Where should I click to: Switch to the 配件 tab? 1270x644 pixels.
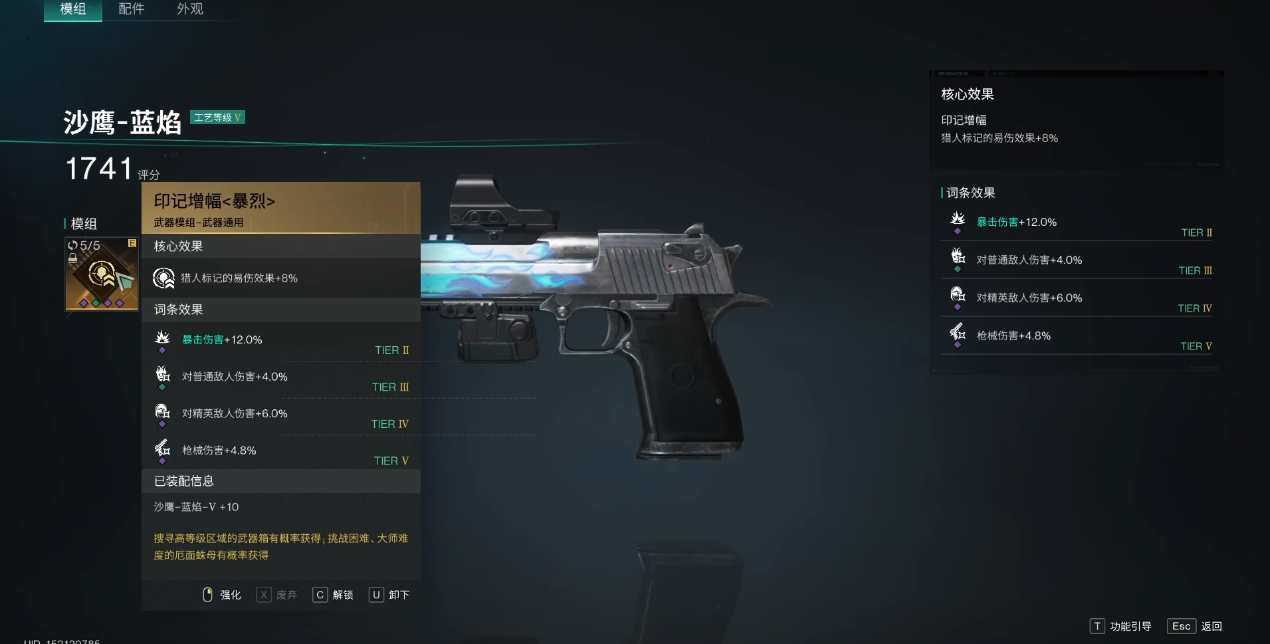point(131,10)
